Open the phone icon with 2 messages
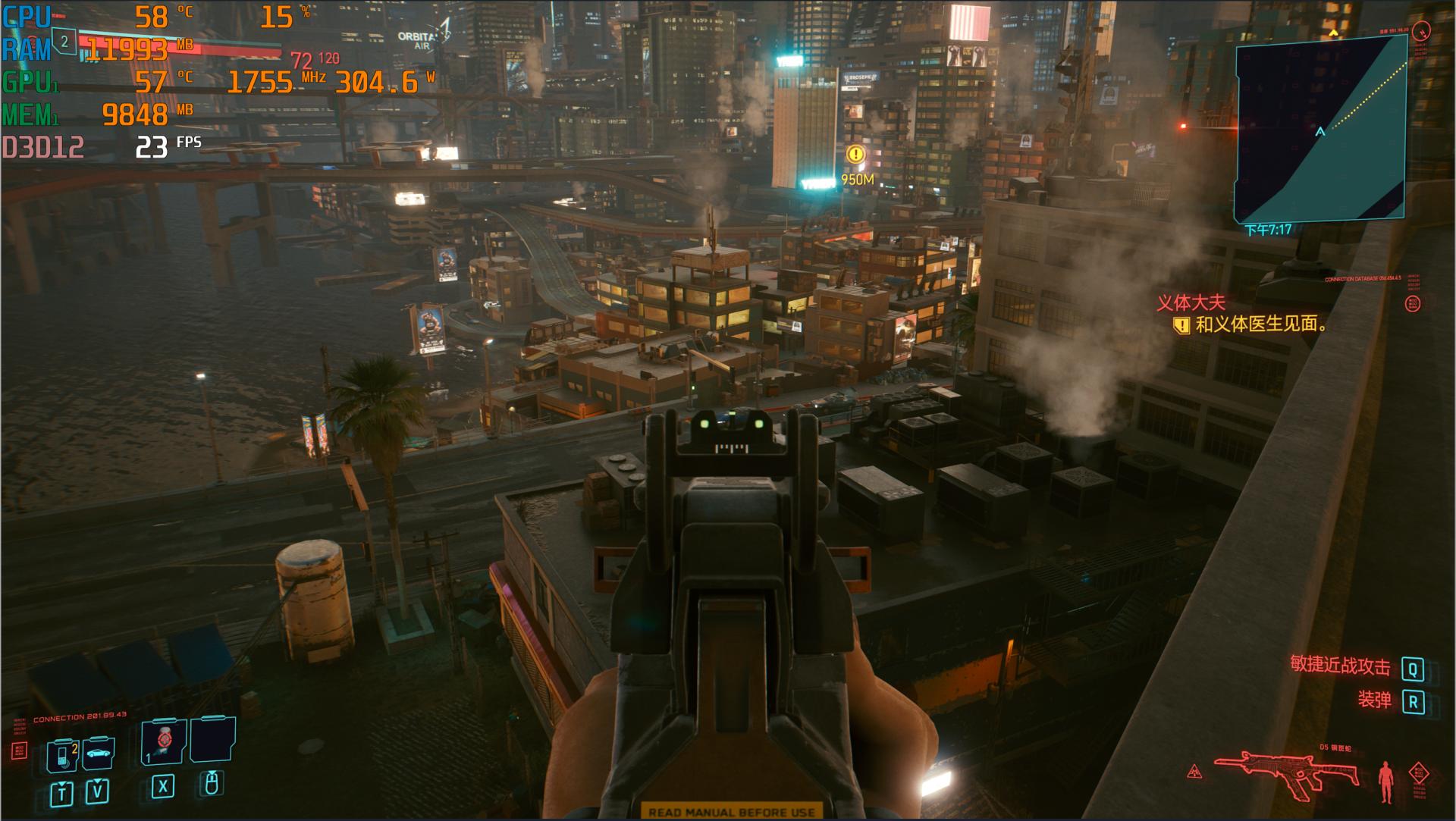This screenshot has height=821, width=1456. [x=63, y=755]
